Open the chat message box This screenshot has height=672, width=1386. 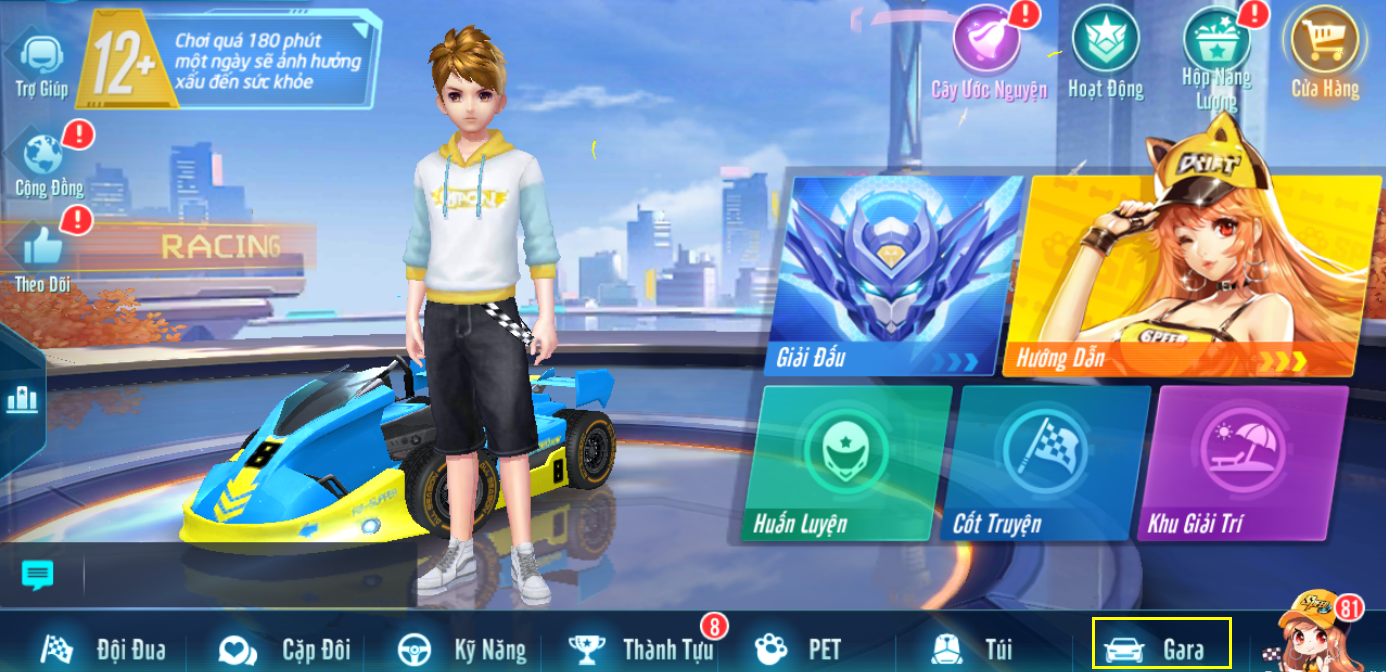click(38, 575)
